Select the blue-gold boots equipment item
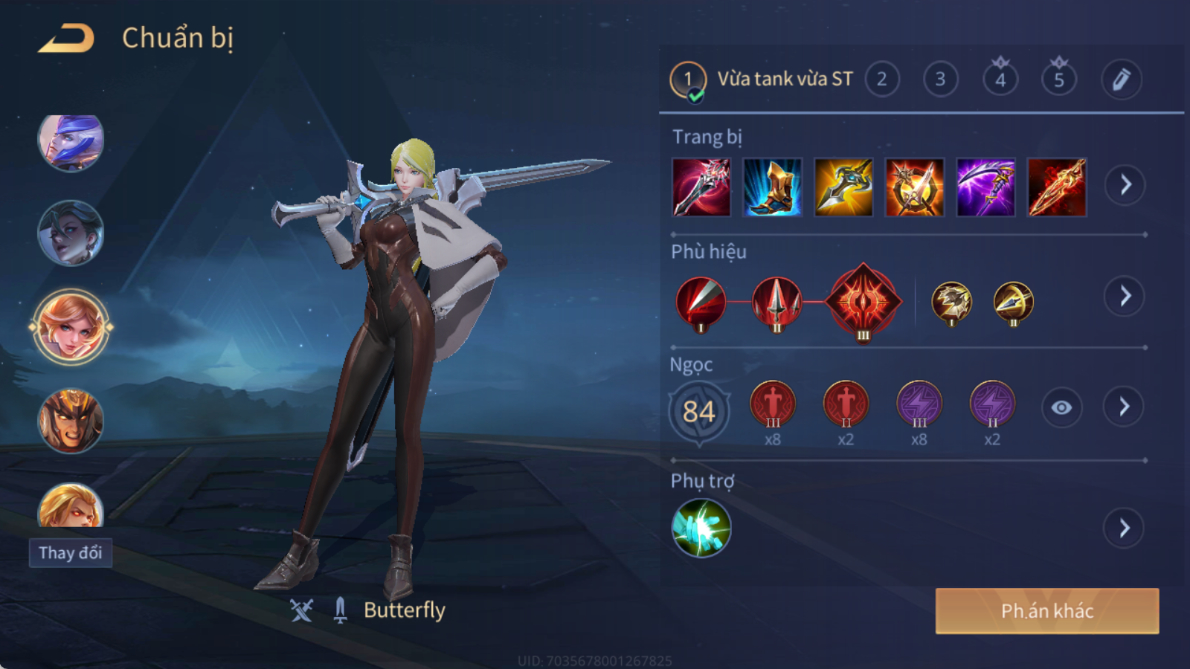The width and height of the screenshot is (1190, 669). pos(772,187)
